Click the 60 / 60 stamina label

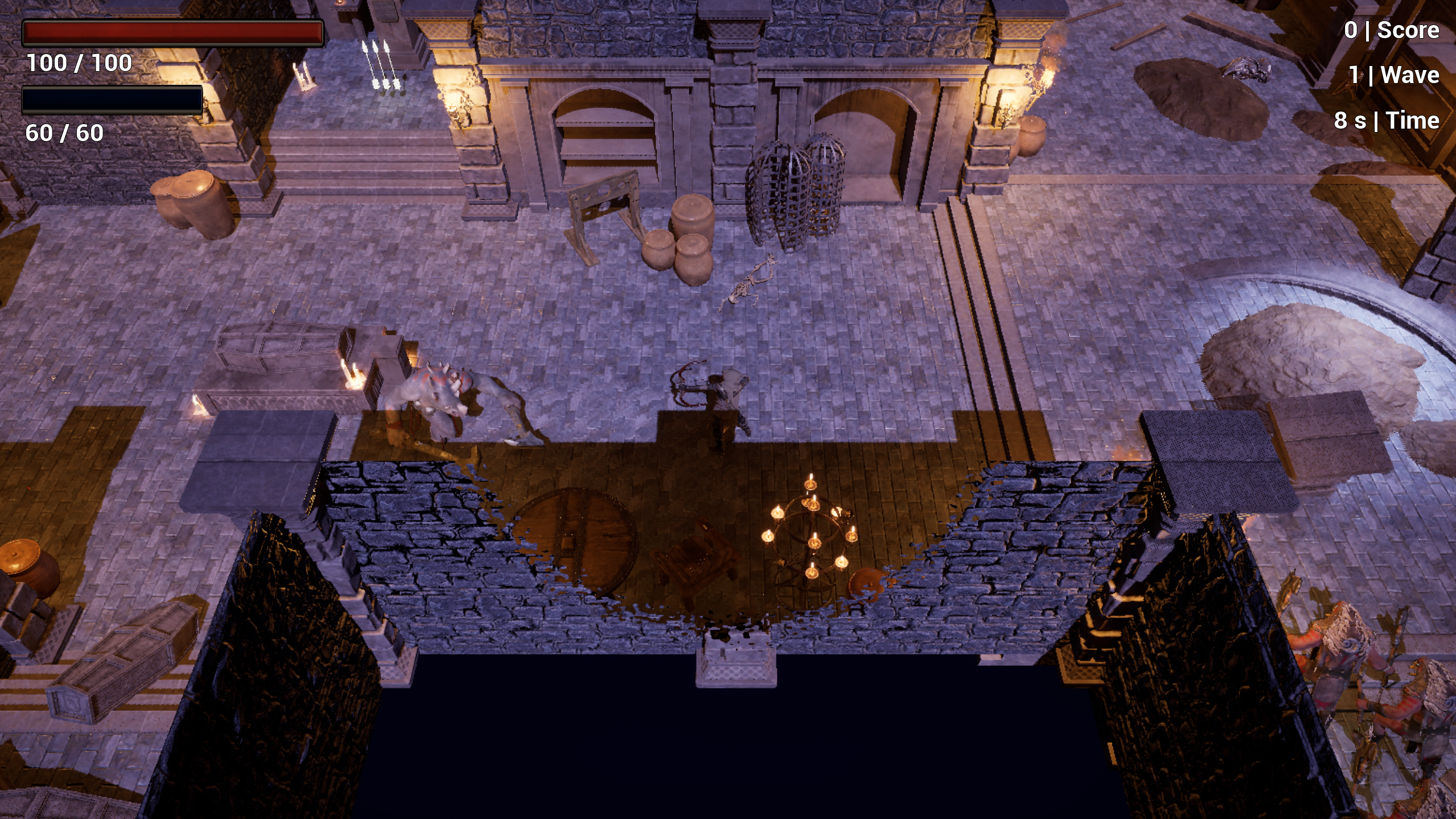coord(63,134)
